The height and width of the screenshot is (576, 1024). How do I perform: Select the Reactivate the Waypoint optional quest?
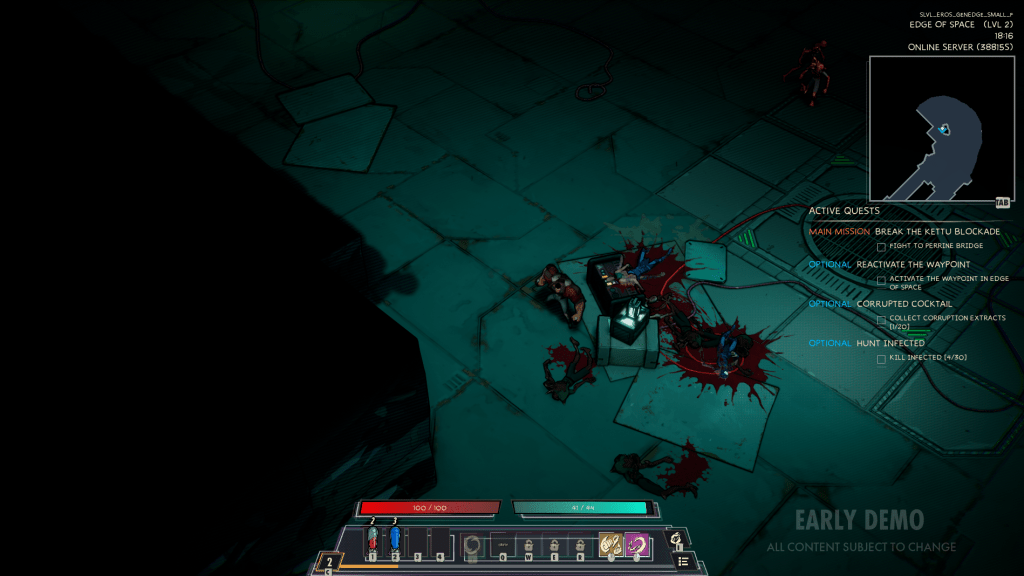[x=913, y=265]
